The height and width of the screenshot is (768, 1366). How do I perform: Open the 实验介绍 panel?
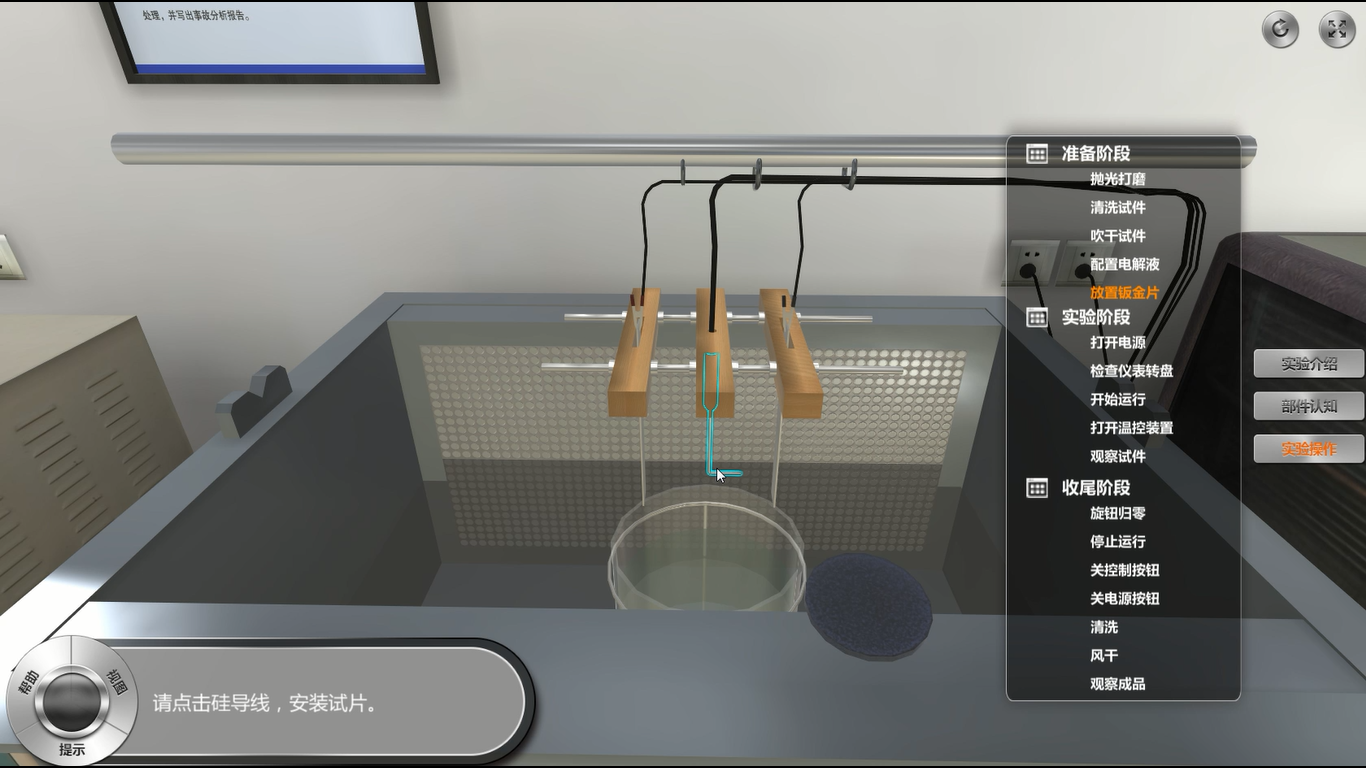pos(1308,364)
